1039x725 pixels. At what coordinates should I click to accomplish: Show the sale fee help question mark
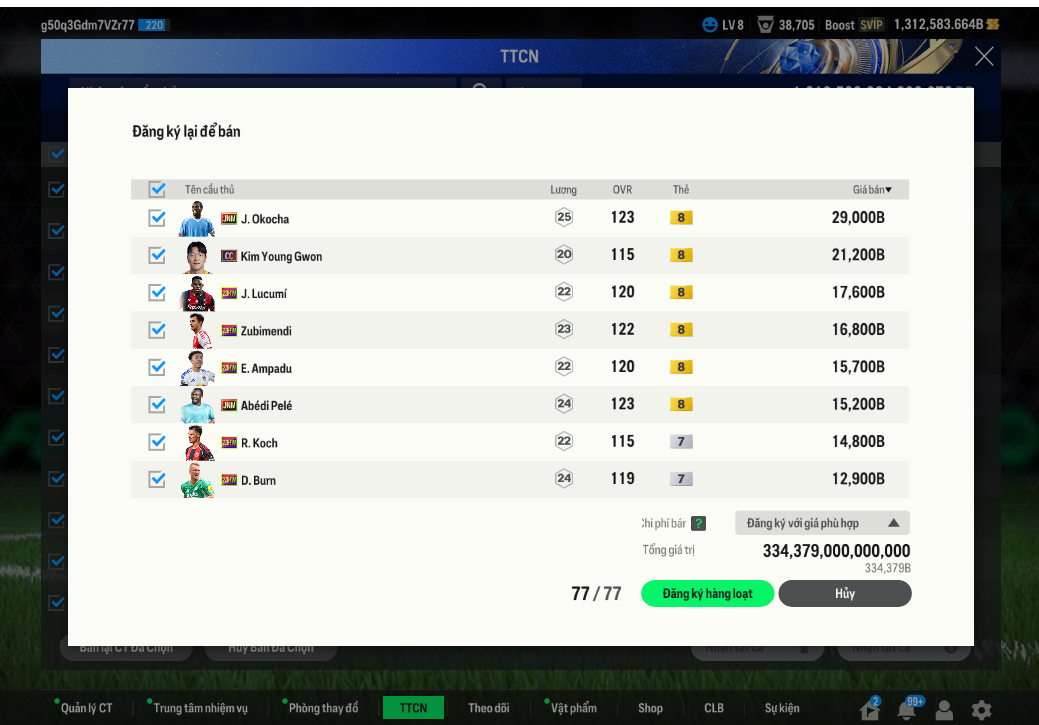(x=698, y=523)
